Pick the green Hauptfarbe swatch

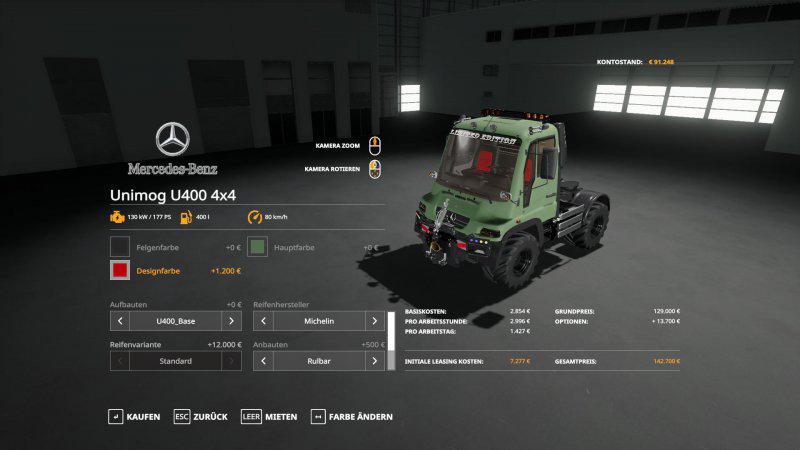coord(258,247)
